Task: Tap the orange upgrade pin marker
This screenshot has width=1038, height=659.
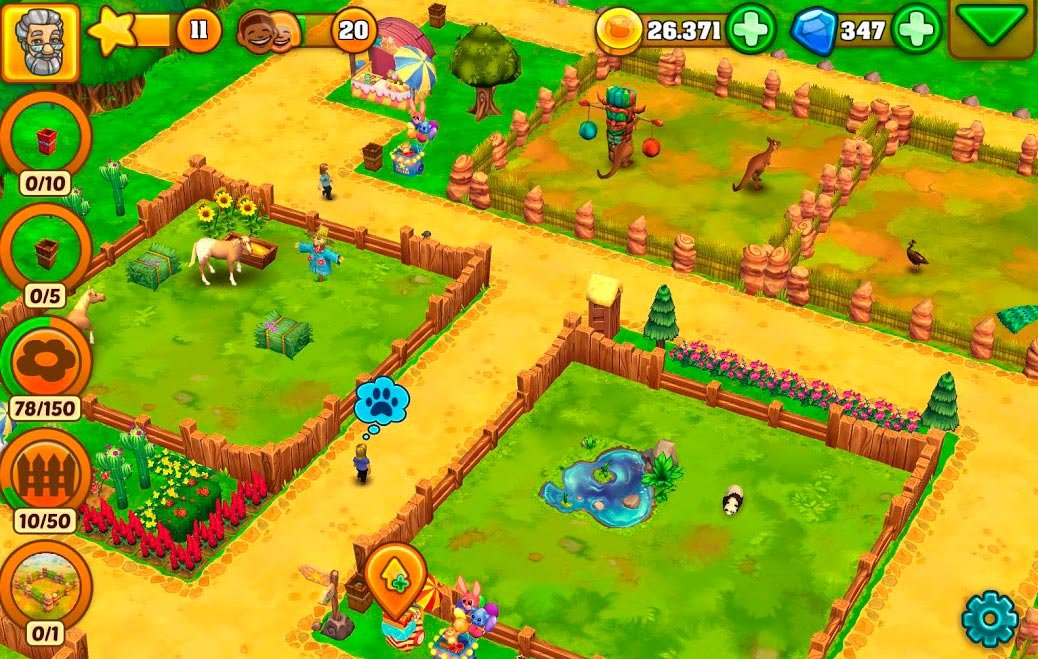Action: [396, 578]
